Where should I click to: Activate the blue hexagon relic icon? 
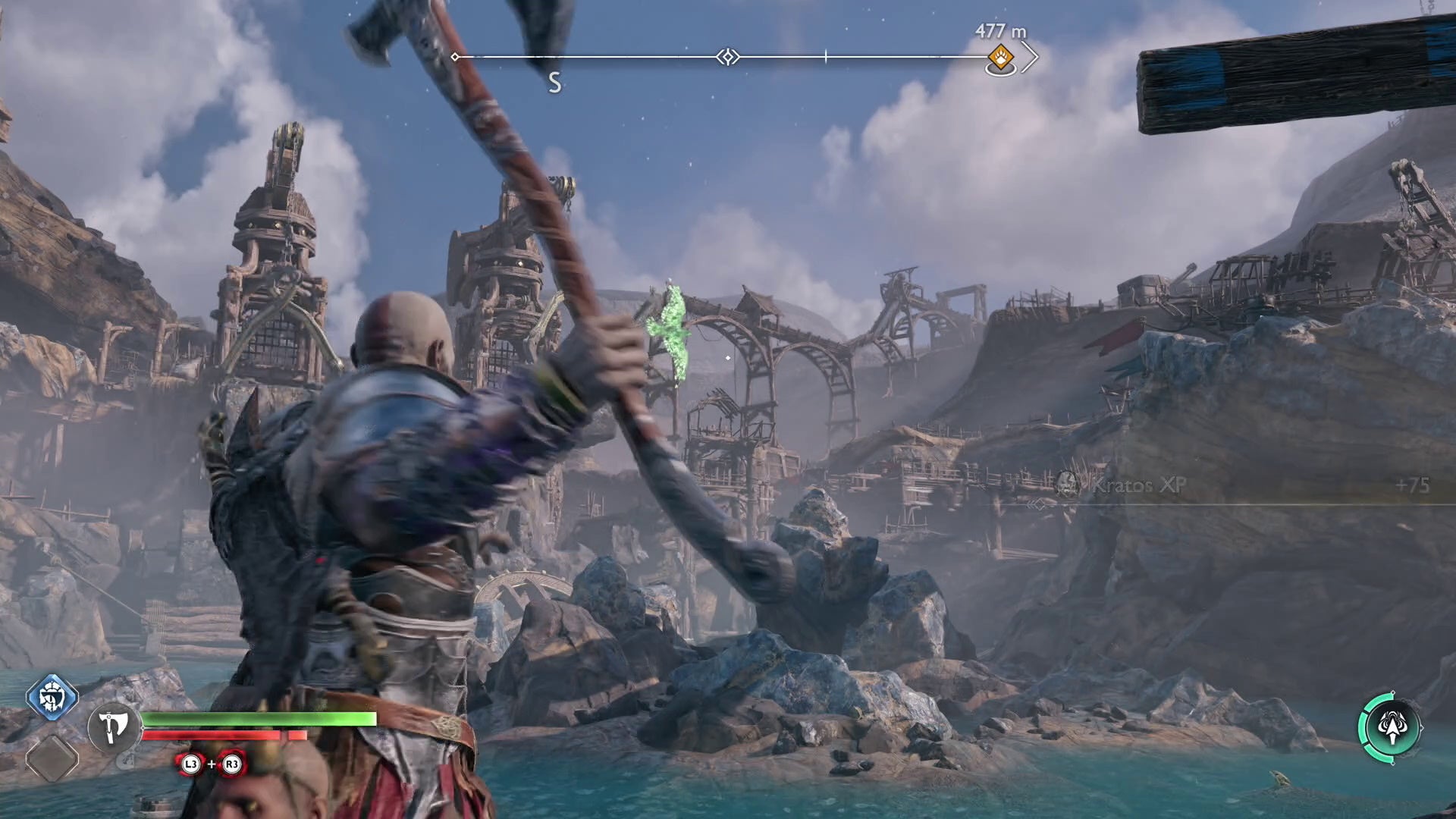pos(52,696)
